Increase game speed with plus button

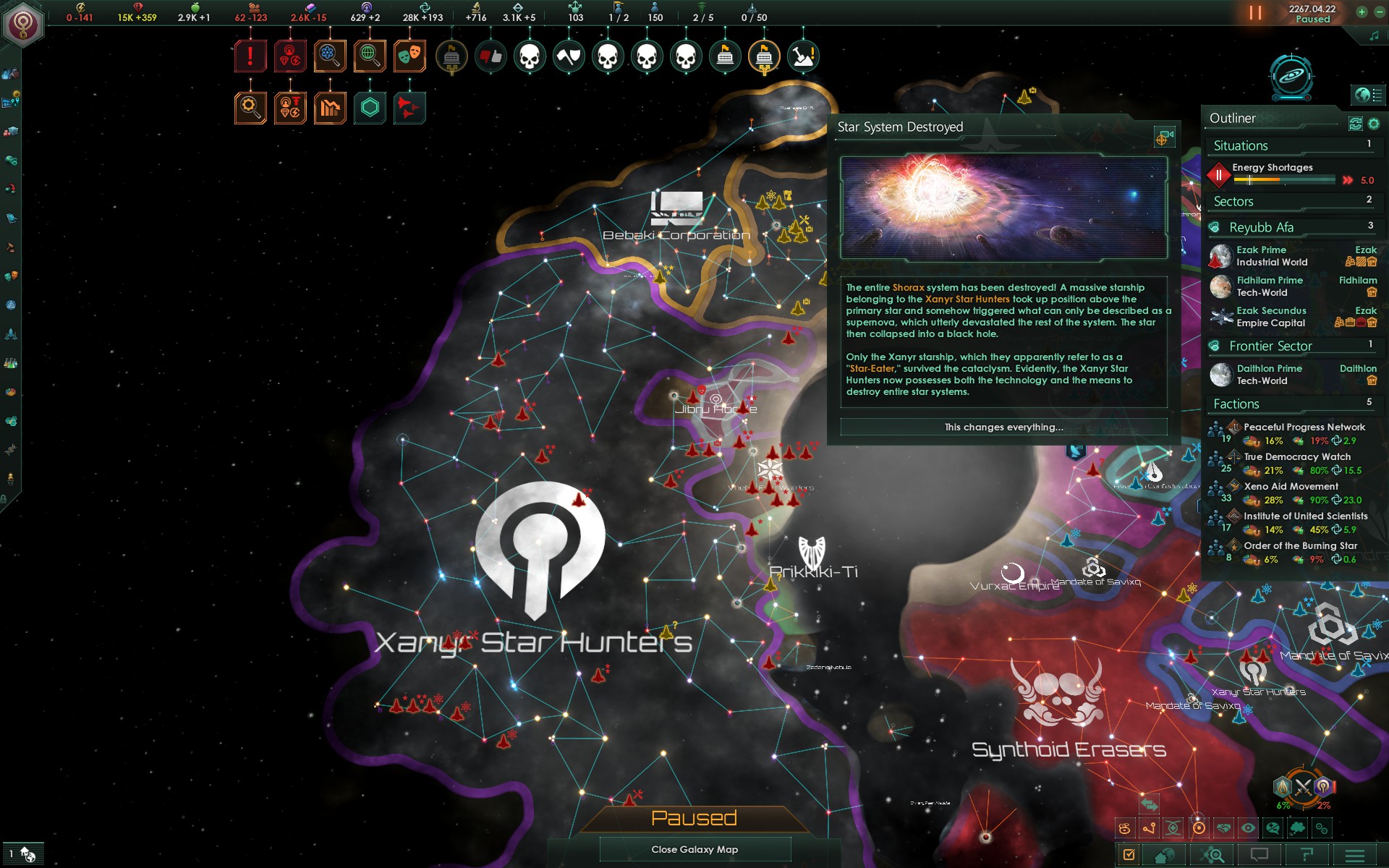click(1362, 12)
